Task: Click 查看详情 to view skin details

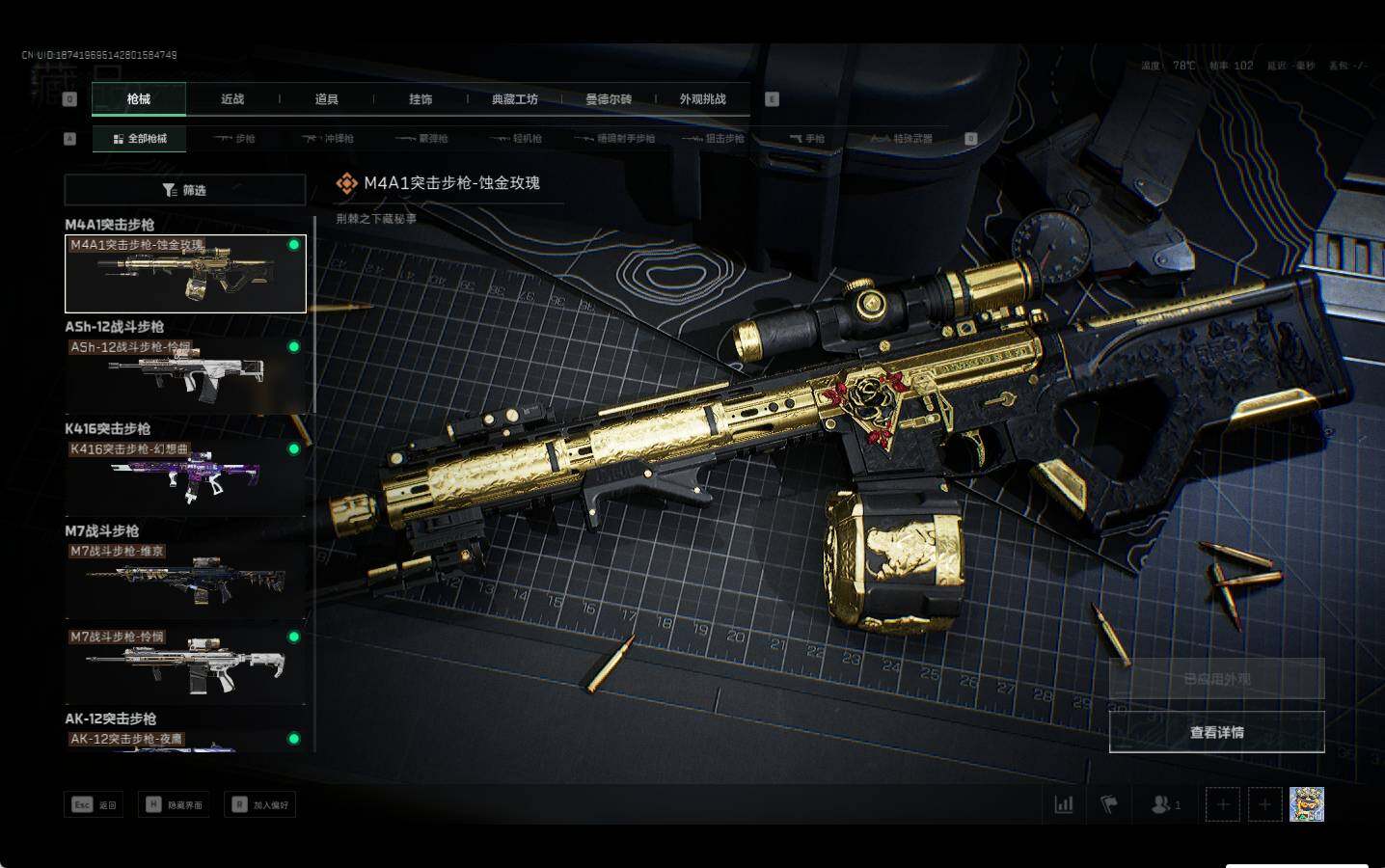Action: point(1216,733)
